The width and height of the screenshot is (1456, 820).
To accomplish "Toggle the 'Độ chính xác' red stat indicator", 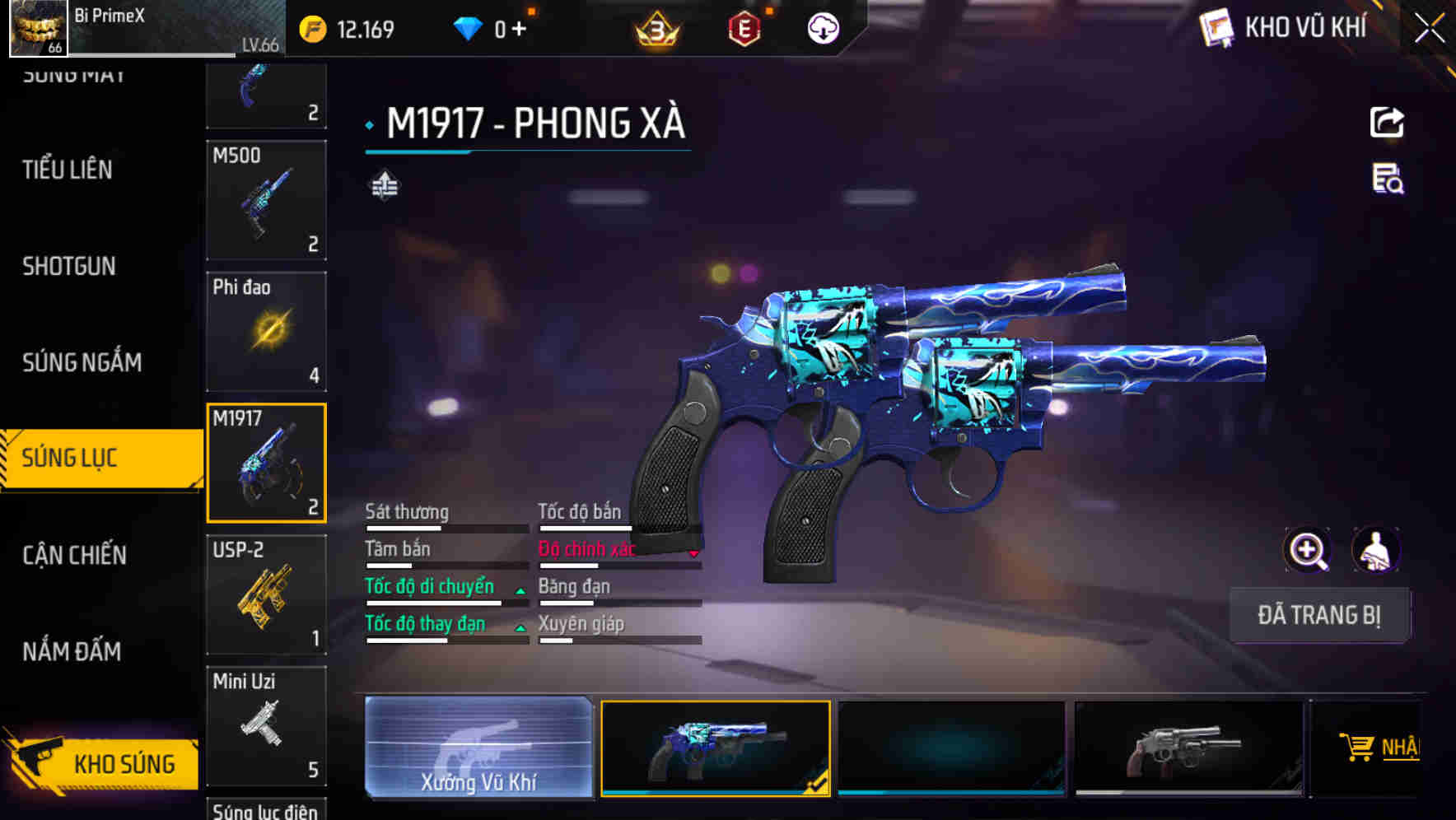I will (696, 552).
